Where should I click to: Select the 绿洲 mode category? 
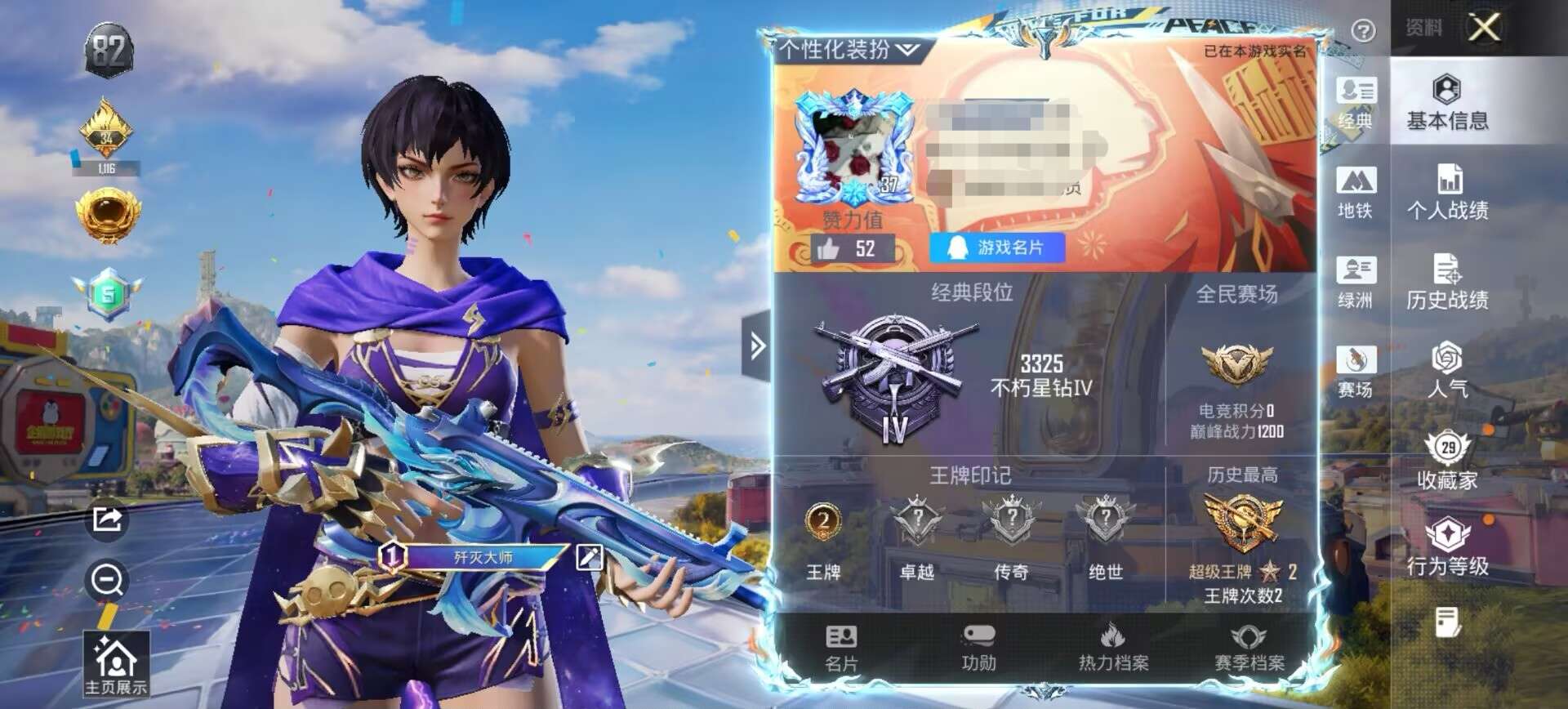pos(1356,282)
